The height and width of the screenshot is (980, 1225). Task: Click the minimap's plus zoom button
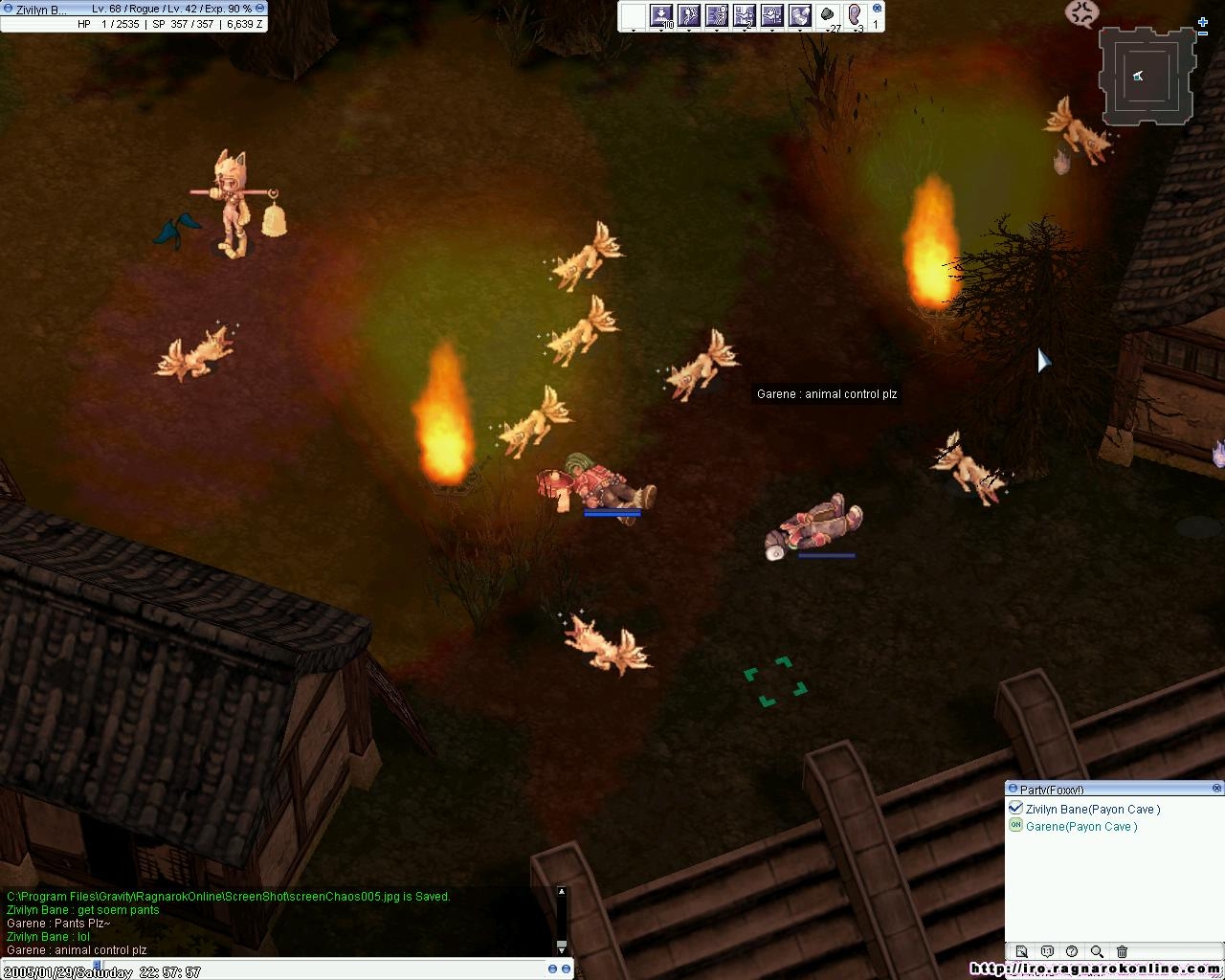[1203, 22]
